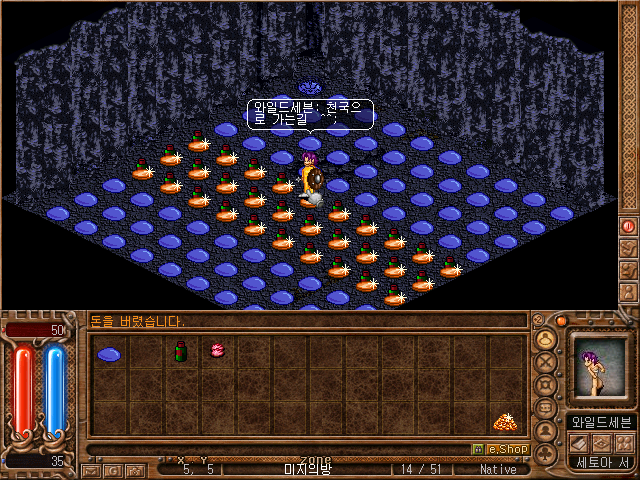The image size is (640, 480).
Task: Open the character portrait panel
Action: [x=600, y=368]
